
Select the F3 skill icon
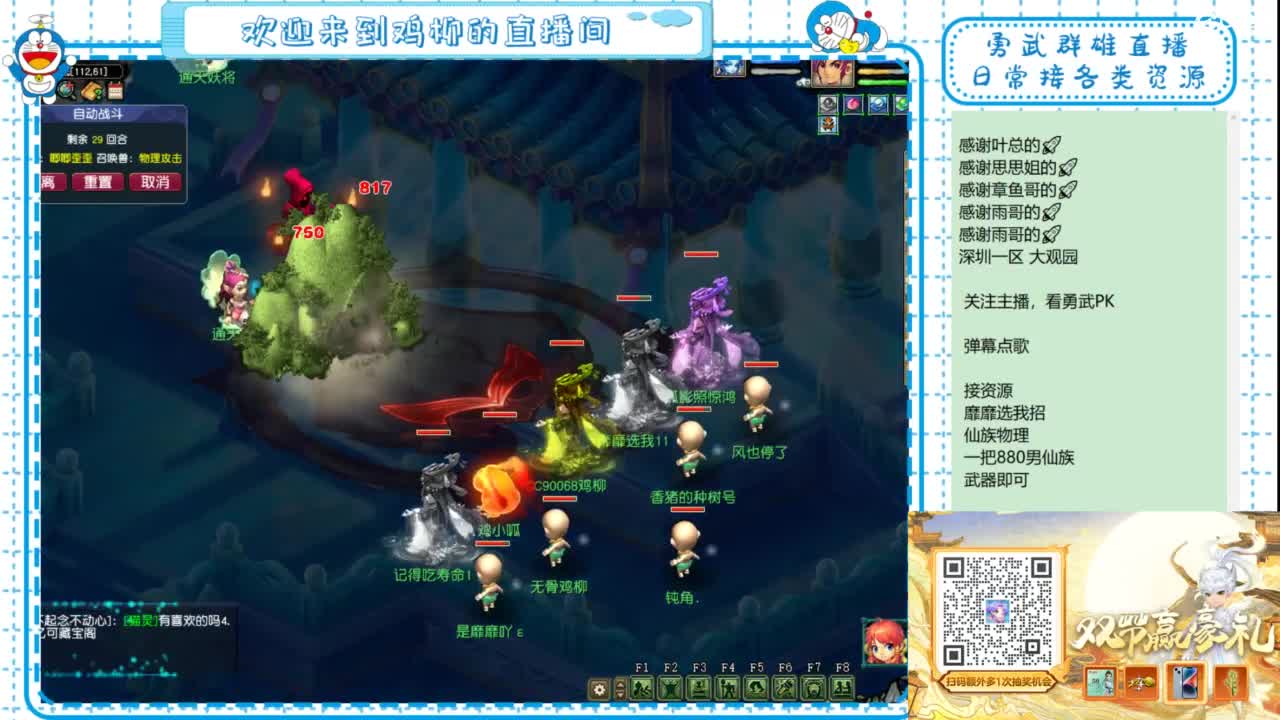700,688
